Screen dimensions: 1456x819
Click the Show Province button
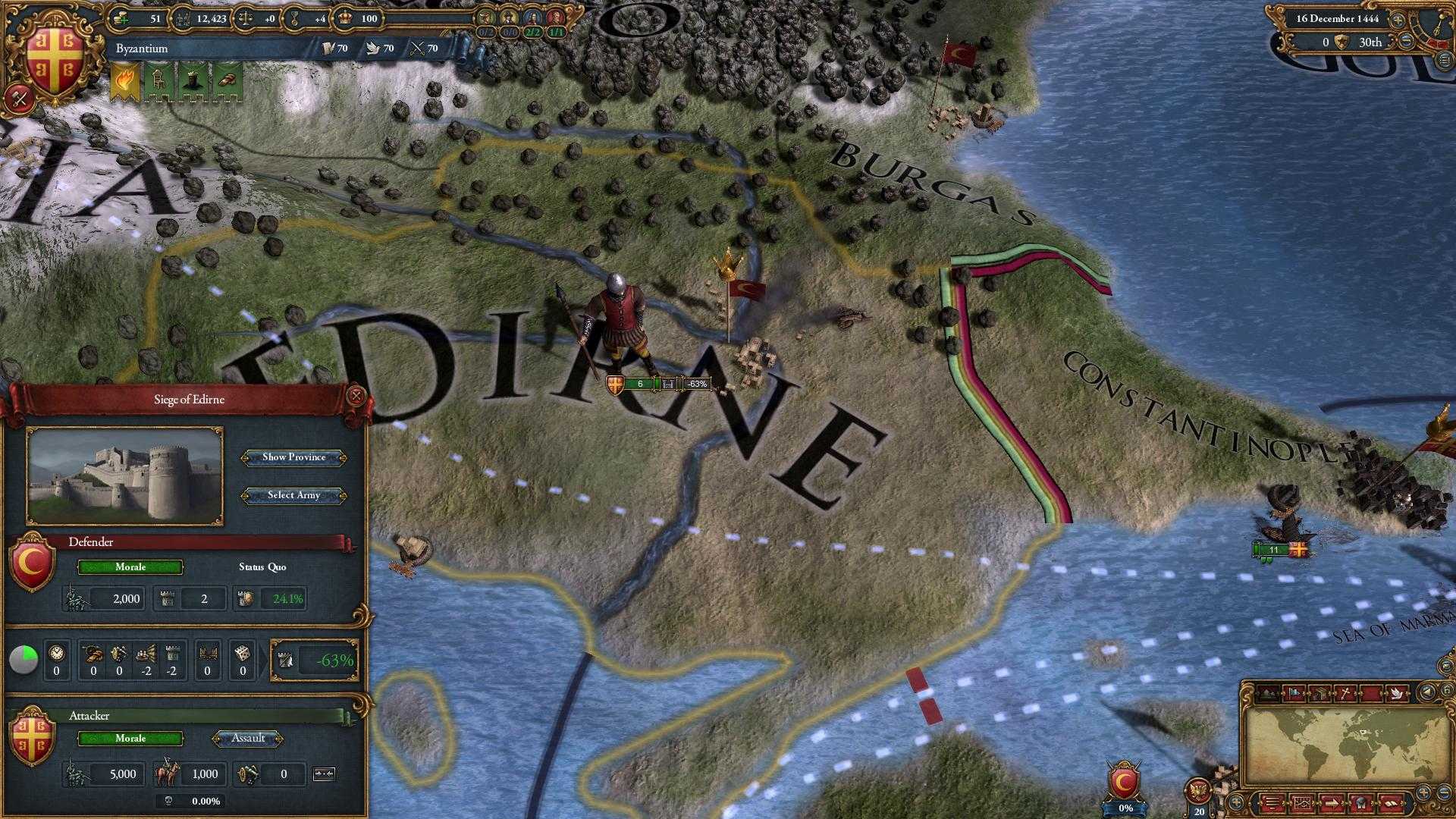tap(294, 457)
